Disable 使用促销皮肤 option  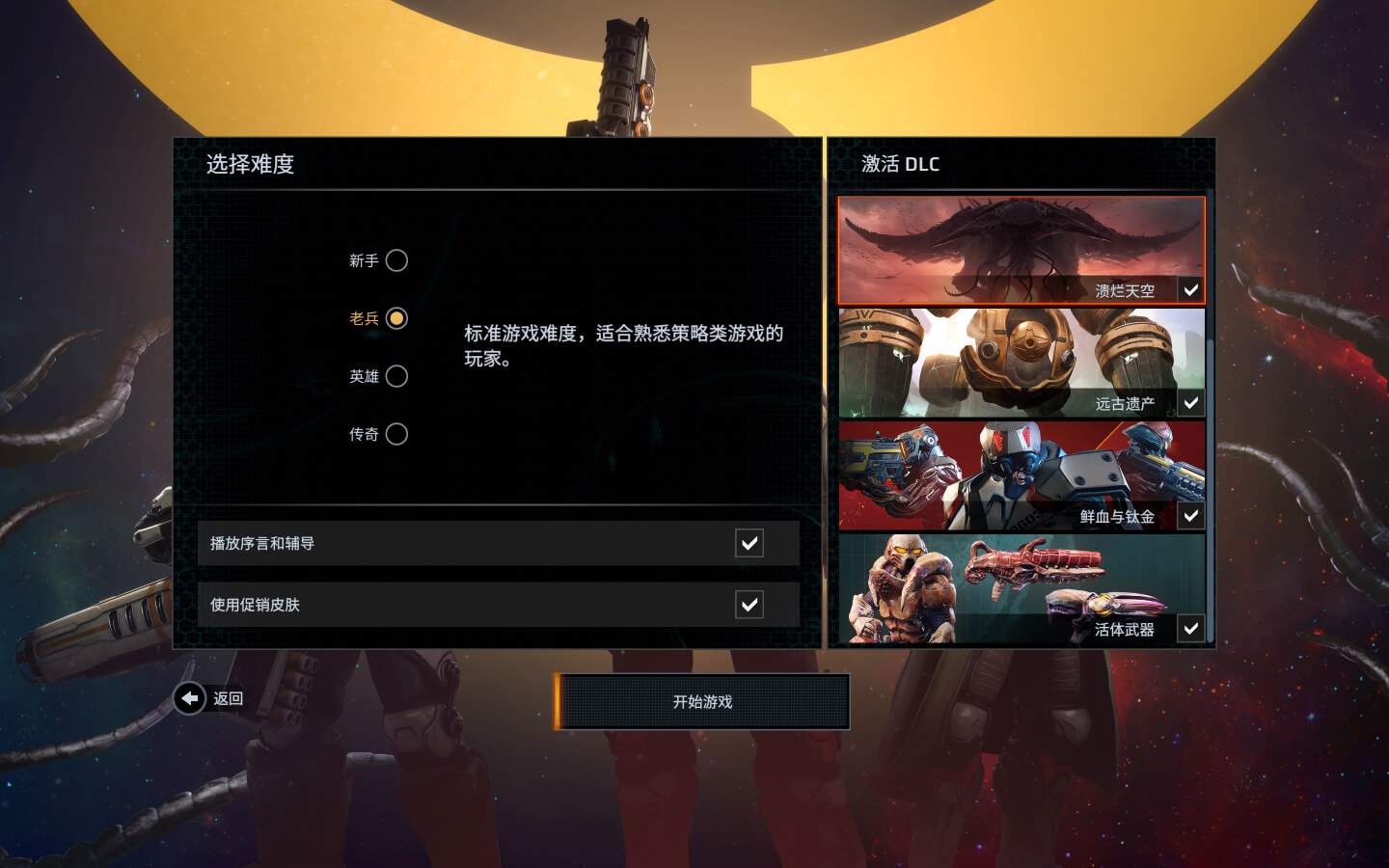tap(749, 605)
